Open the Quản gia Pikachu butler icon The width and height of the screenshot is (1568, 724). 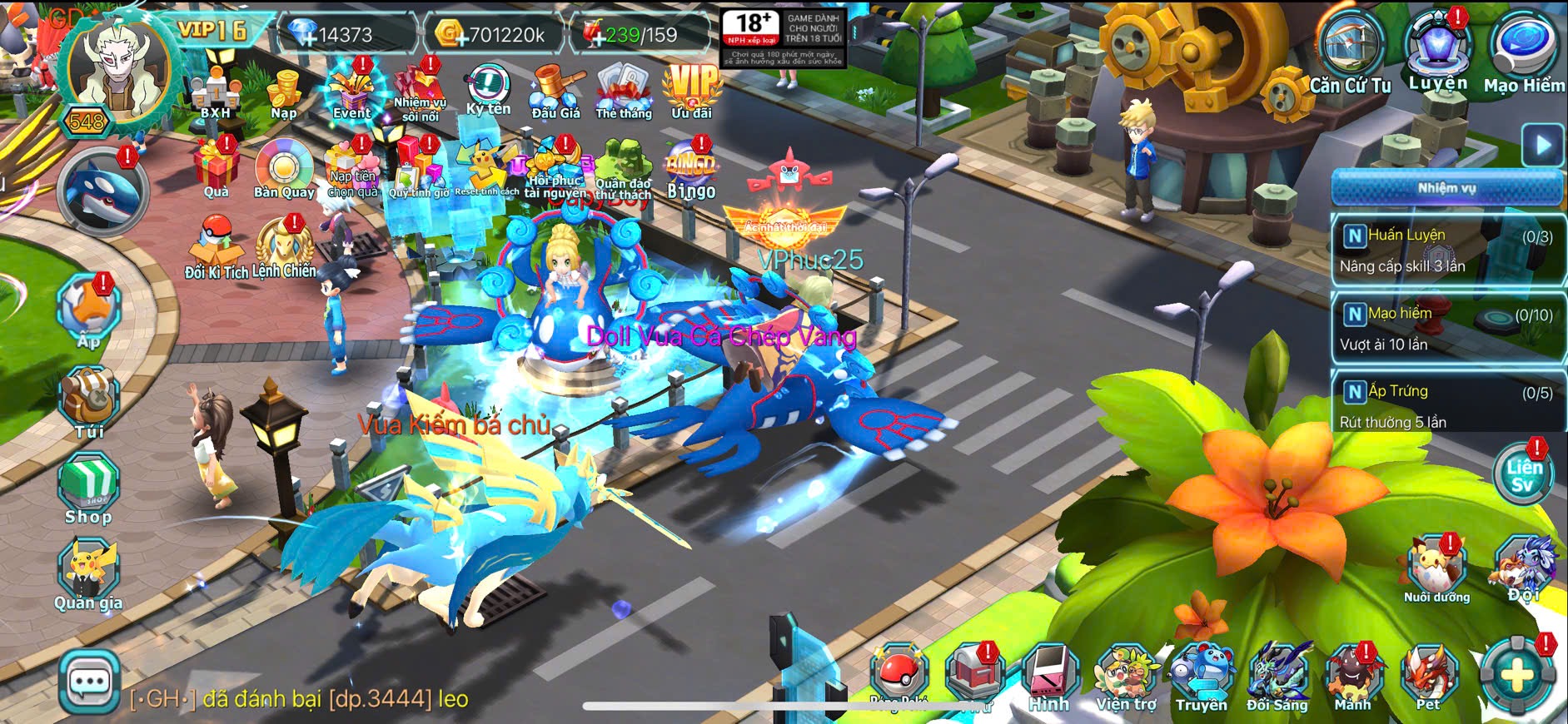point(88,575)
